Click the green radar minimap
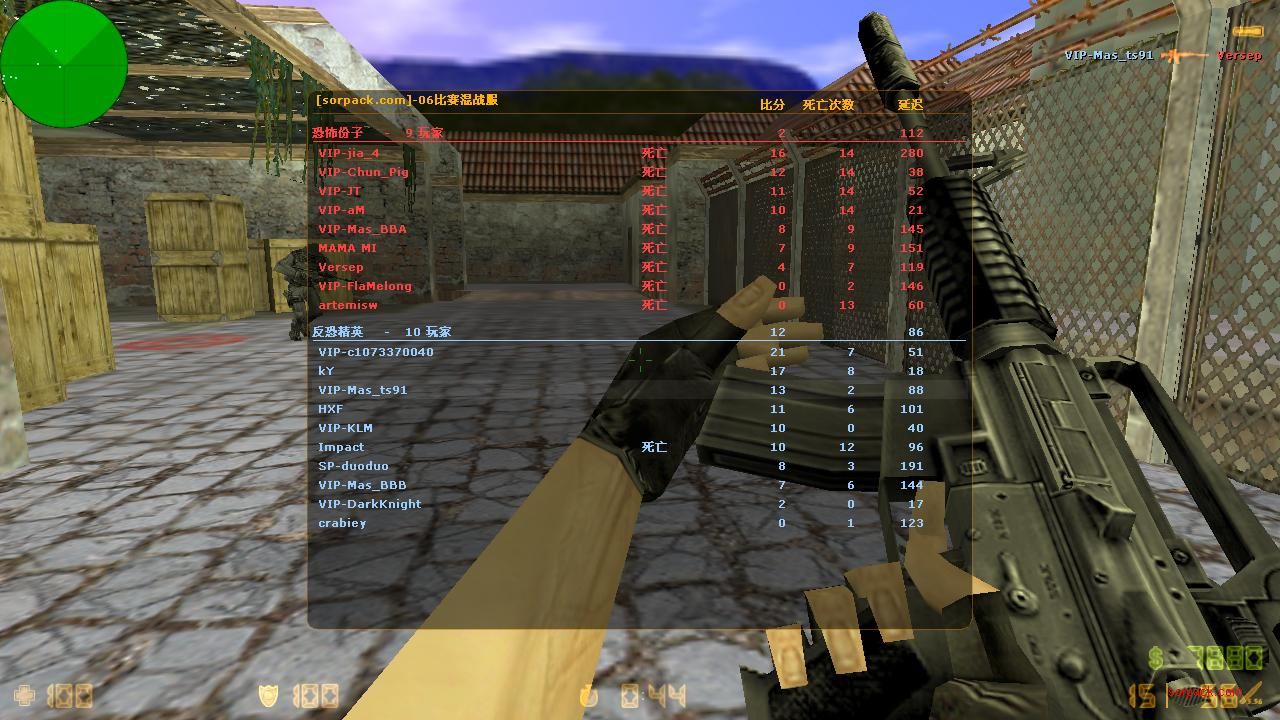The width and height of the screenshot is (1280, 720). pyautogui.click(x=63, y=64)
